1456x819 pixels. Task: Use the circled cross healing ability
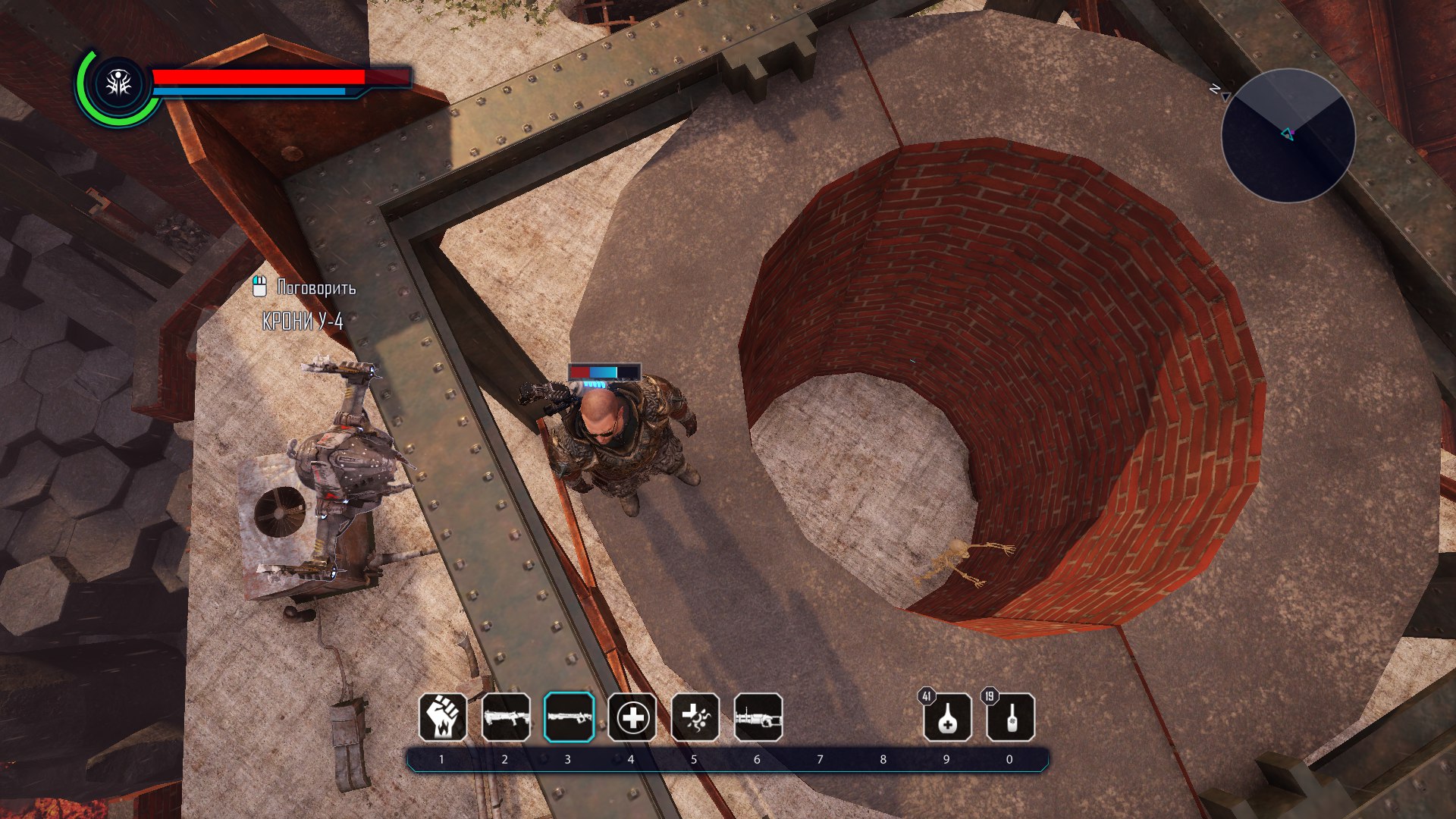[632, 717]
